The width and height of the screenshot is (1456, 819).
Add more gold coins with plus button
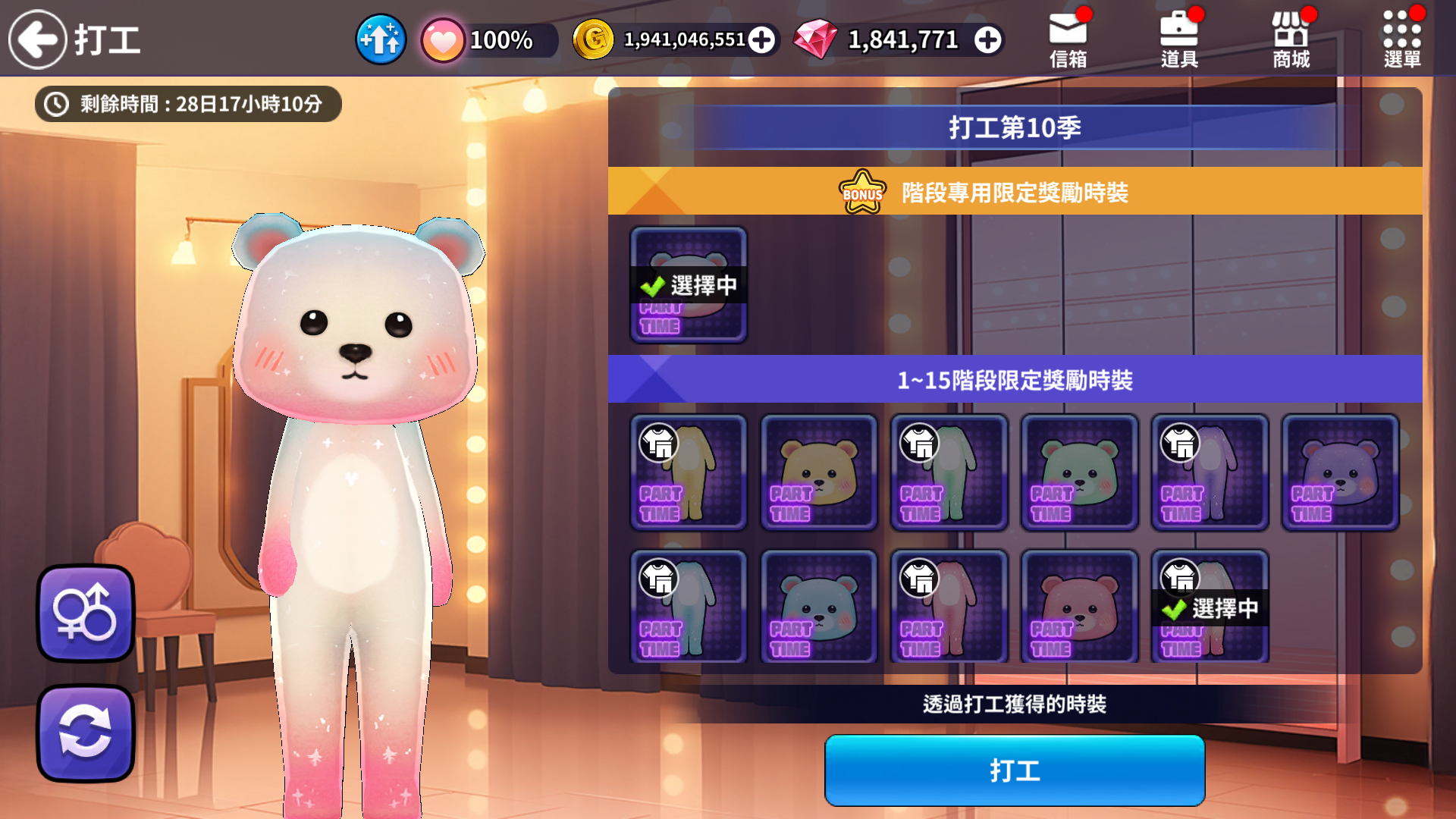[761, 40]
